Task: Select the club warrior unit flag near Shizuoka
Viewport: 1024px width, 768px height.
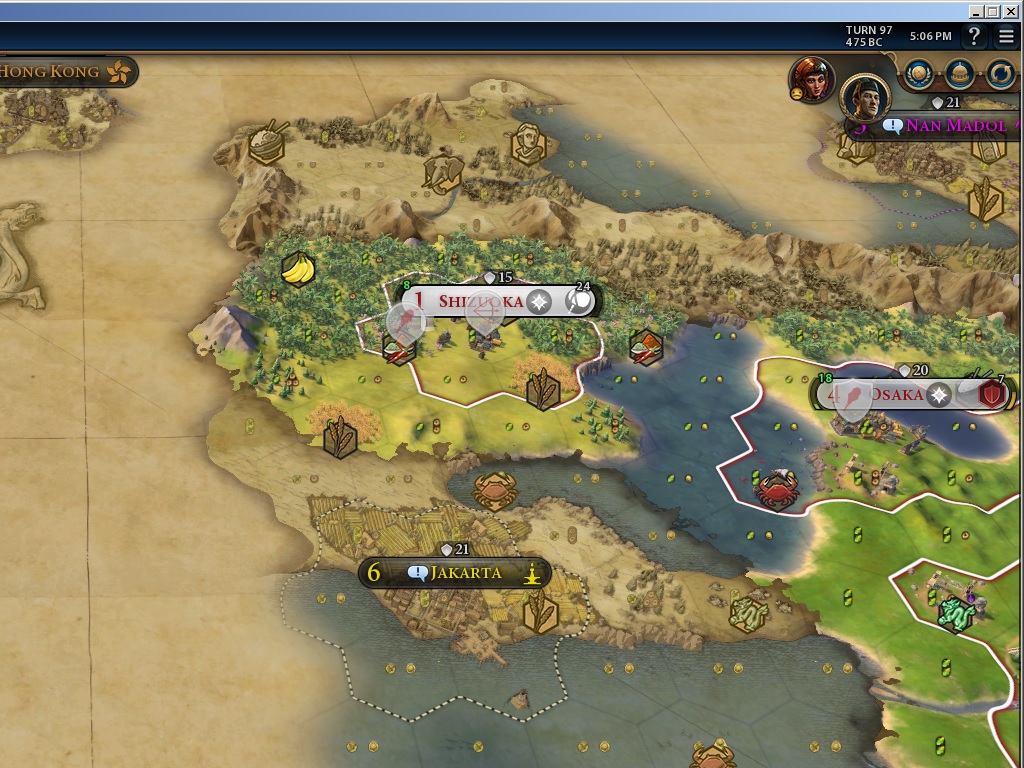Action: coord(405,323)
